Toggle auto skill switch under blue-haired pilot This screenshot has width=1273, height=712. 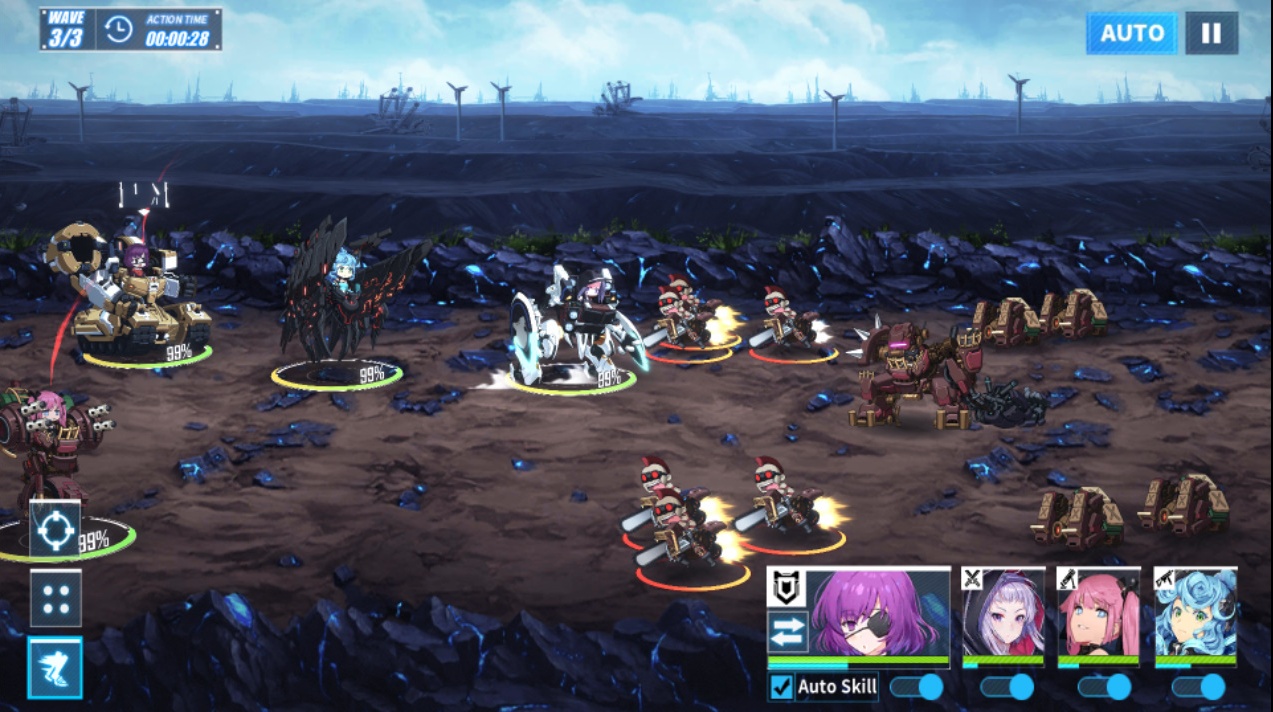click(1198, 687)
